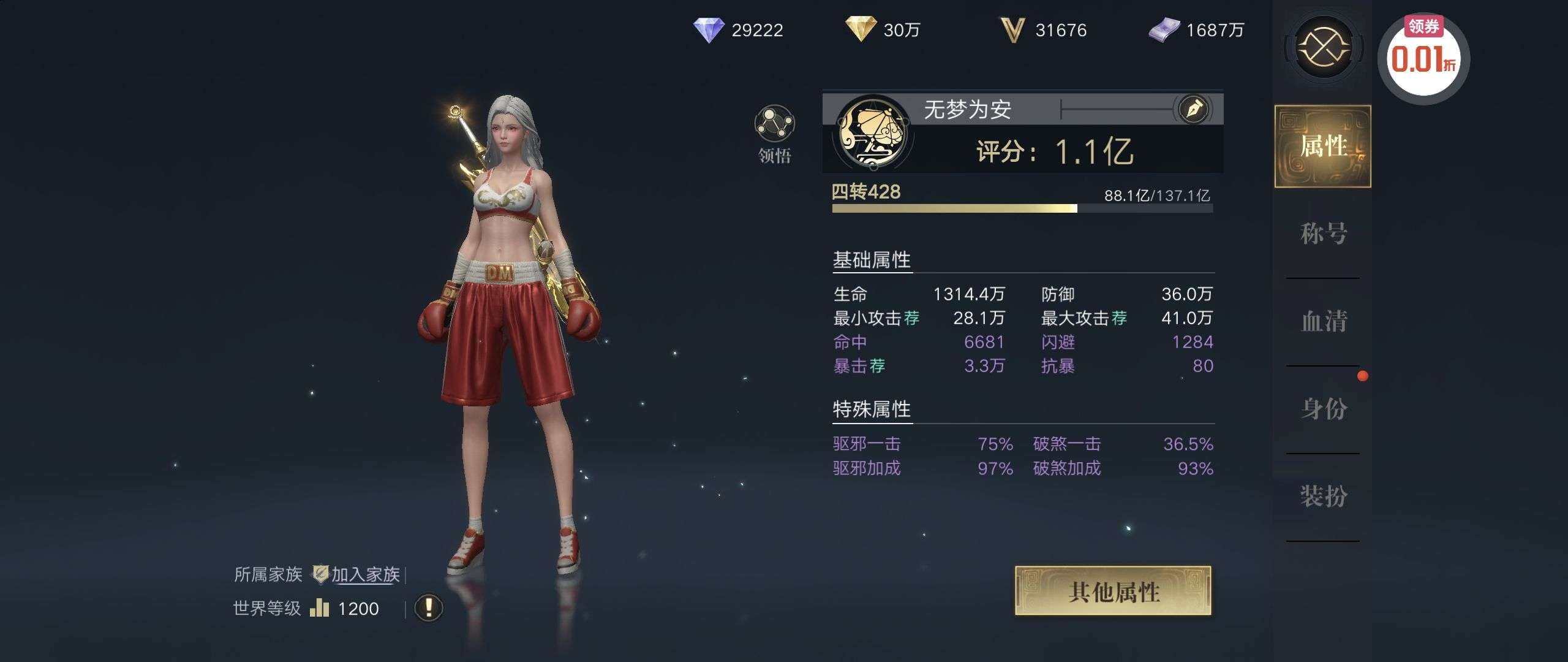Switch to the 血清 tab

(x=1323, y=321)
